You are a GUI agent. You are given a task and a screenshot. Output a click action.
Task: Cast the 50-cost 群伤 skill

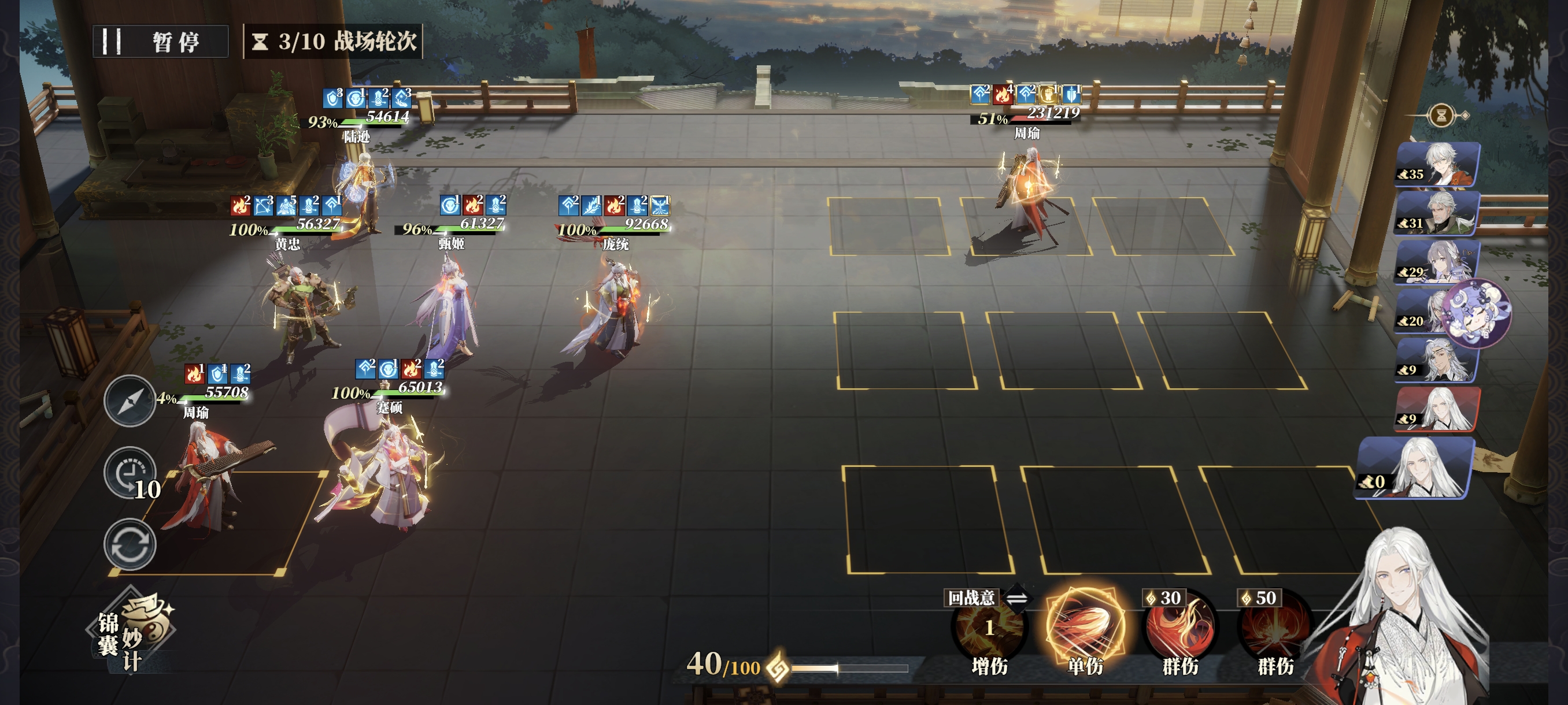1275,629
